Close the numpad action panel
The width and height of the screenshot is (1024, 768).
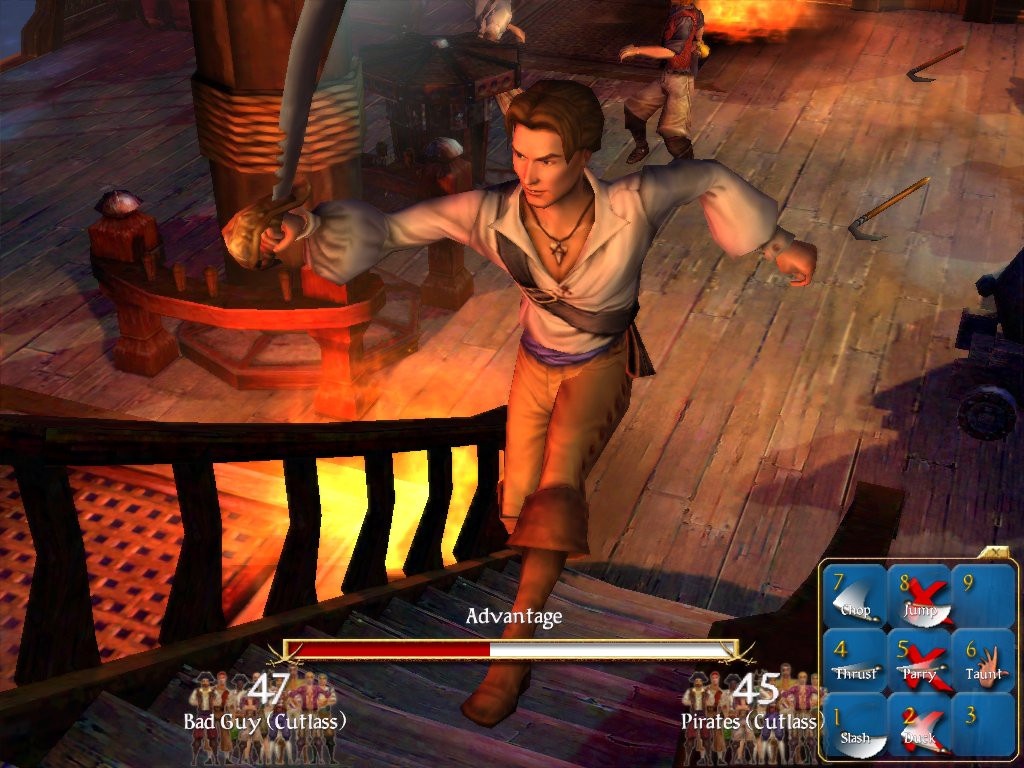[x=997, y=553]
